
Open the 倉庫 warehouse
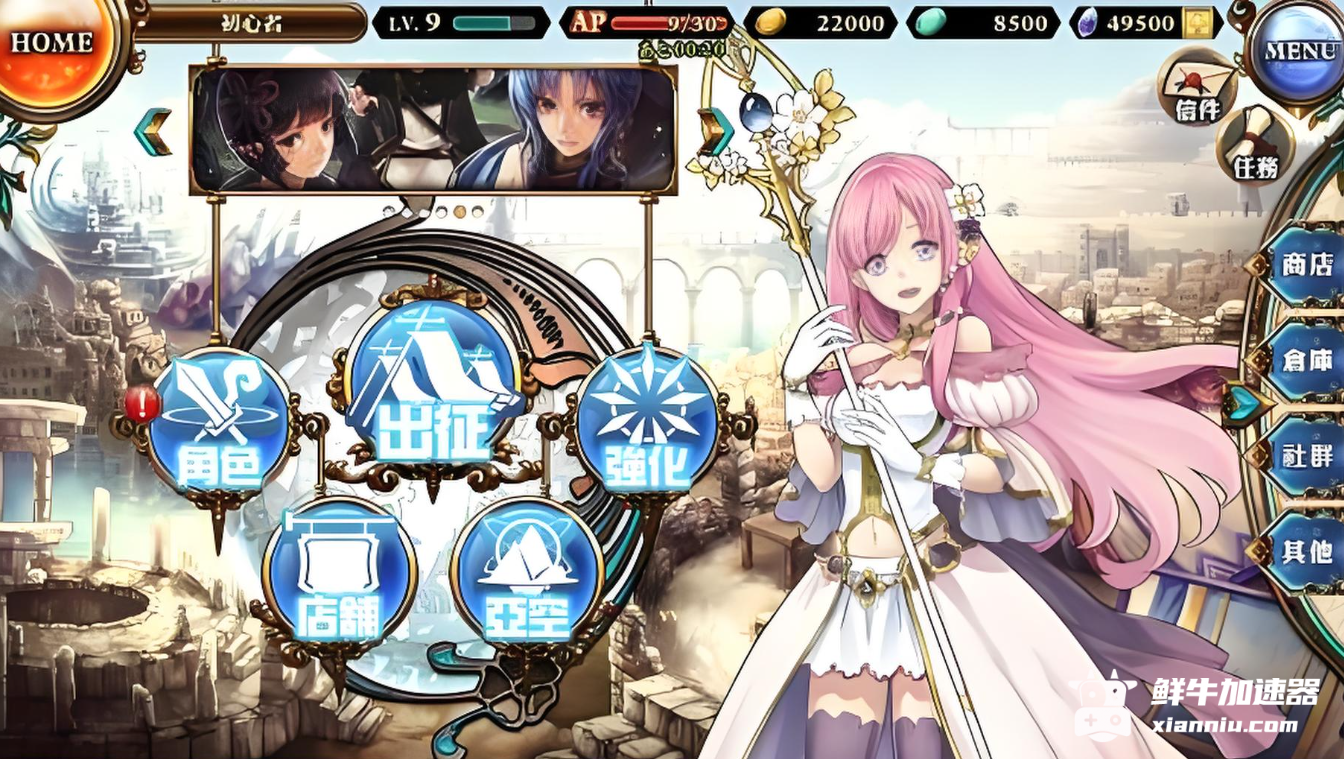point(1305,360)
